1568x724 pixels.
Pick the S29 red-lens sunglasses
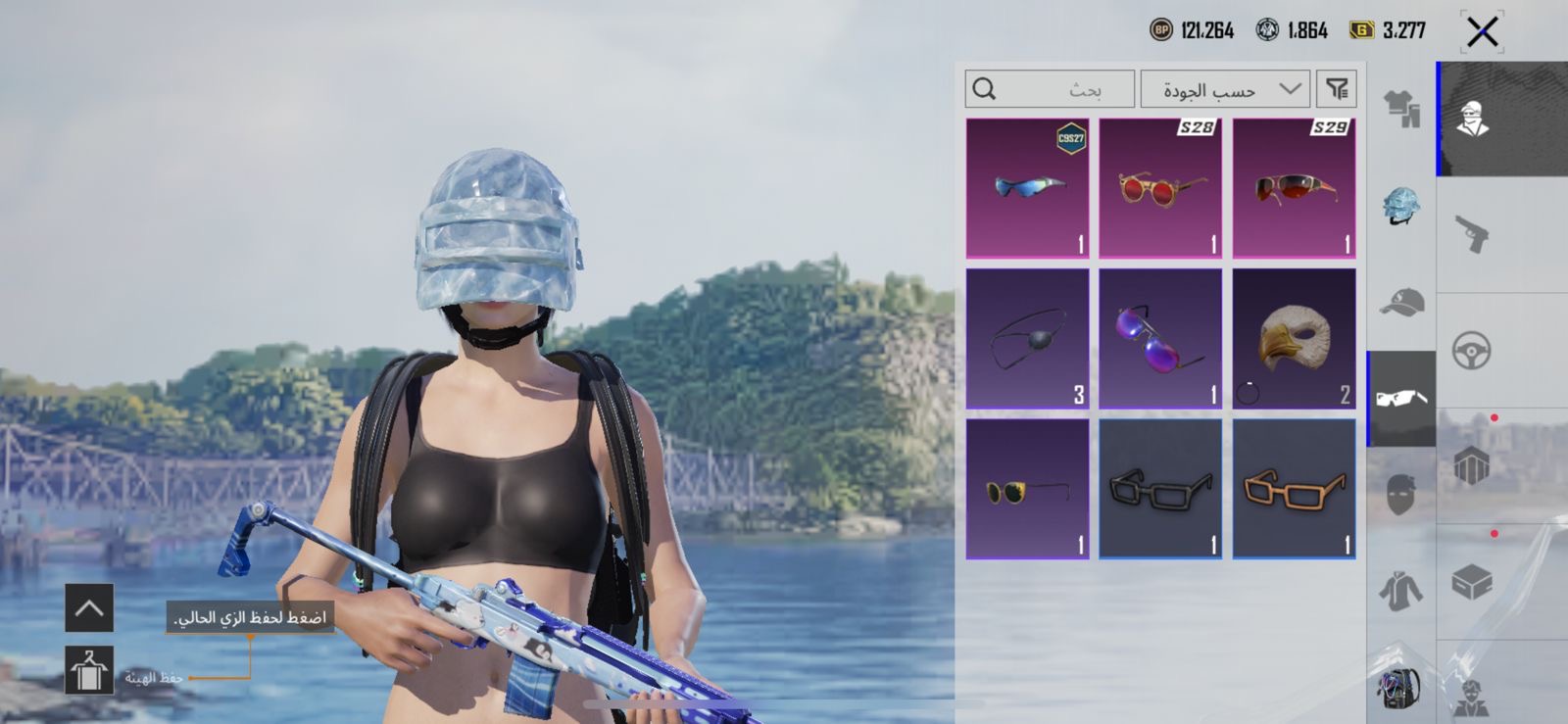(x=1294, y=188)
